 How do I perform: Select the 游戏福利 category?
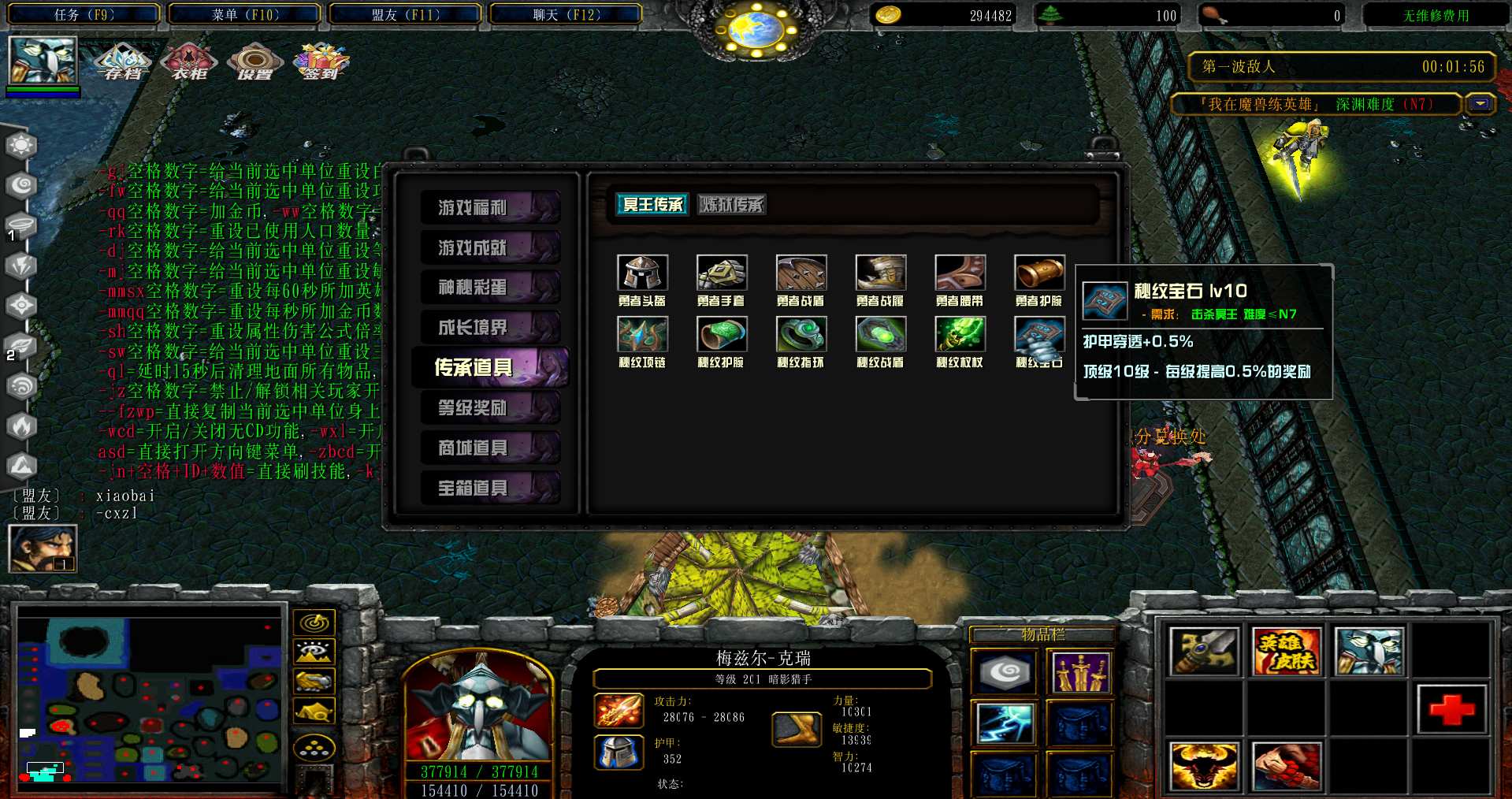490,207
